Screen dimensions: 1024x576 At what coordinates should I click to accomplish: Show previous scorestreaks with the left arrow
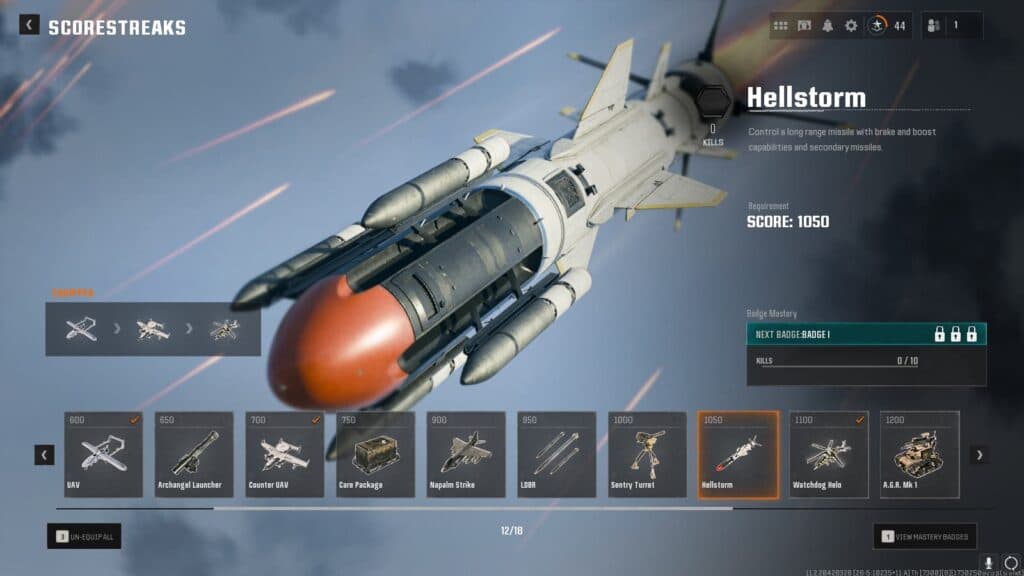click(x=45, y=455)
